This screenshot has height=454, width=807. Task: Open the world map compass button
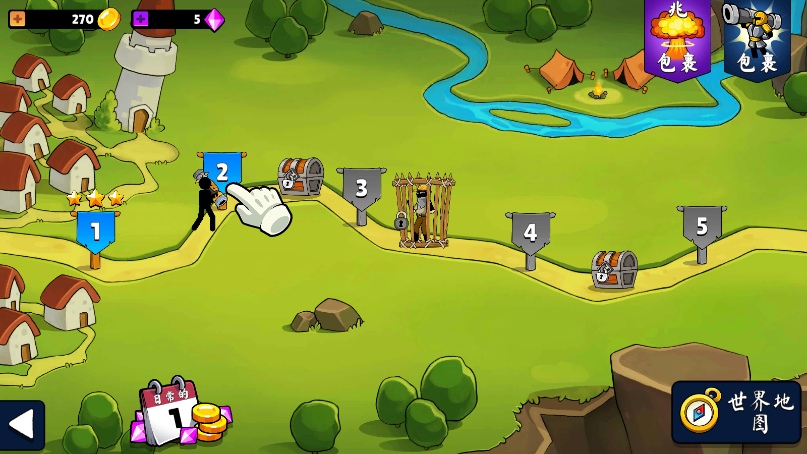(736, 411)
